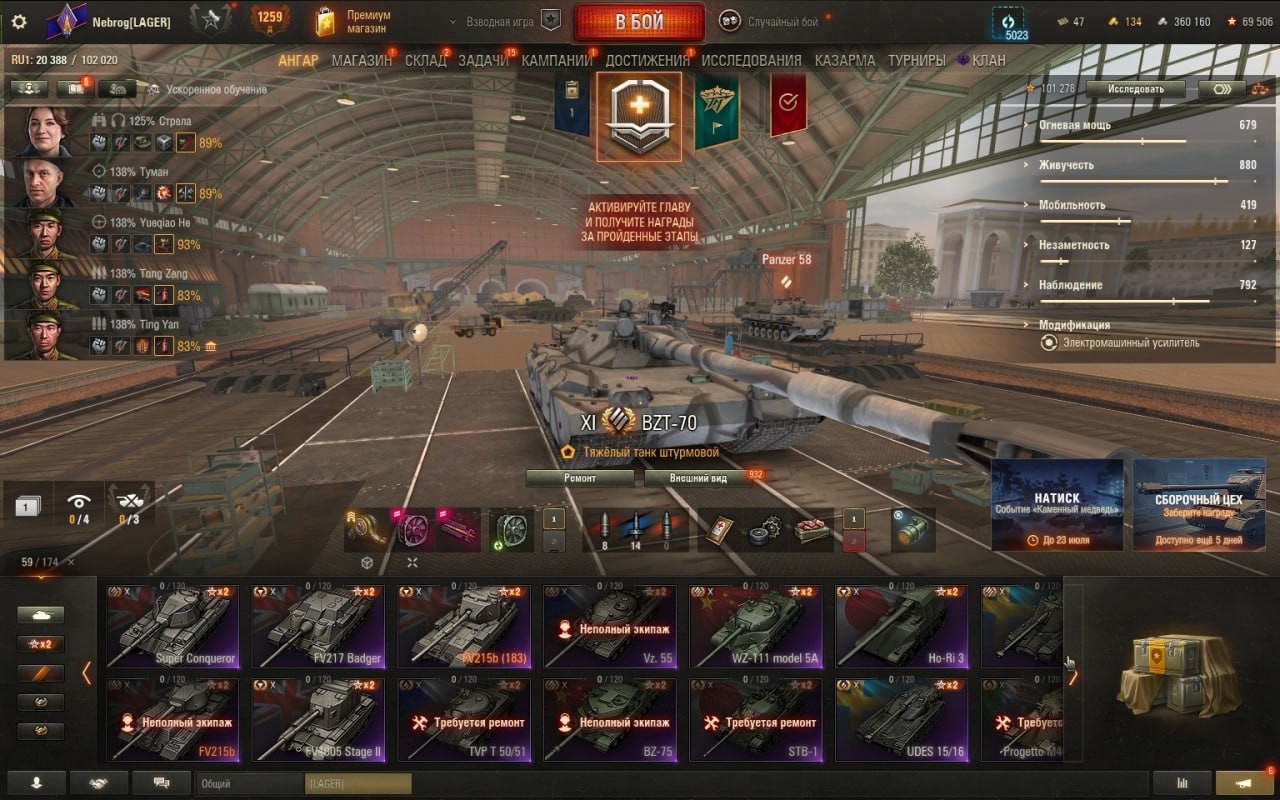
Task: Open the СКЛАД tab
Action: (x=426, y=60)
